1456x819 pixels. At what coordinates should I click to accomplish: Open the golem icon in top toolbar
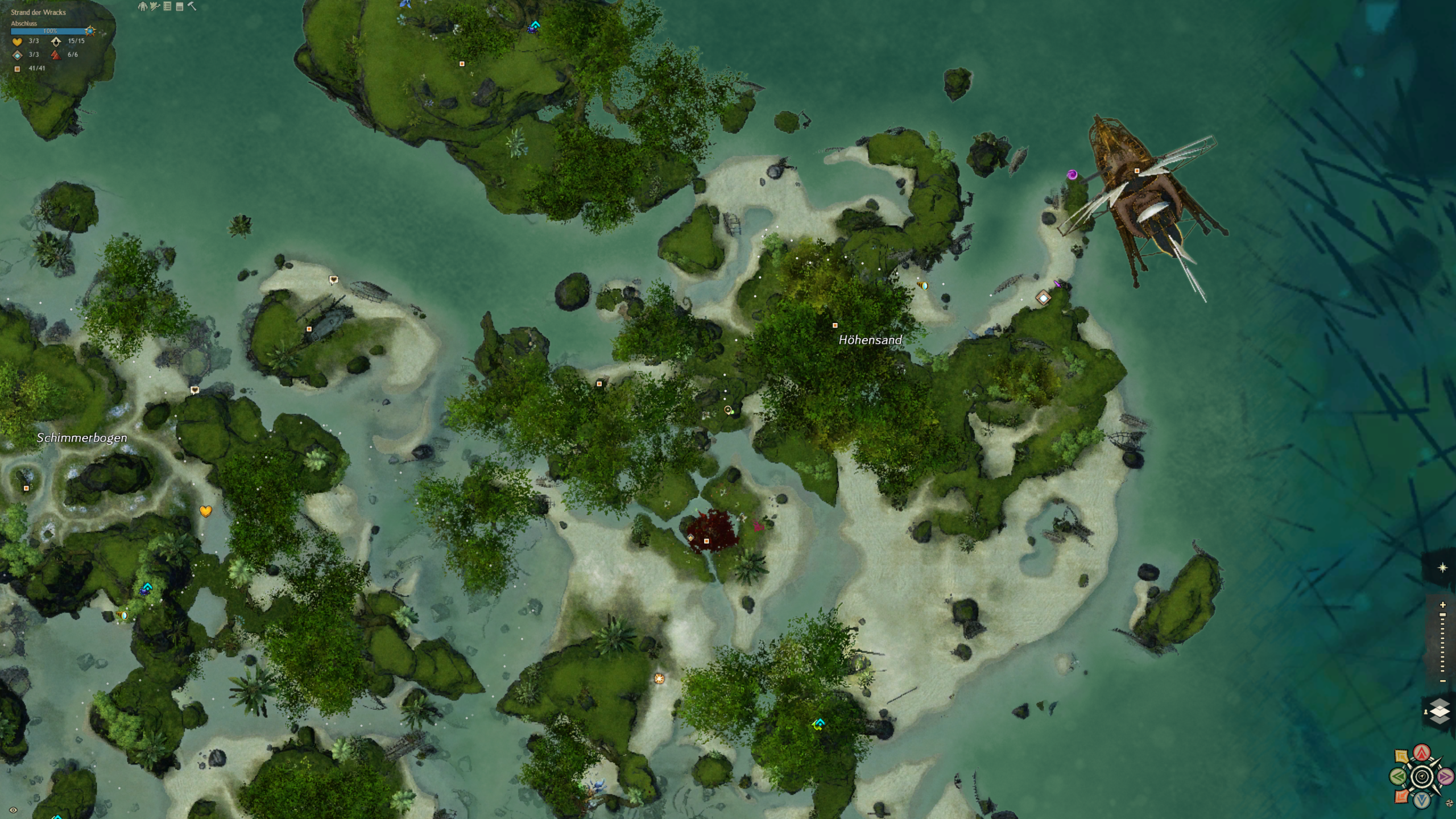pyautogui.click(x=142, y=6)
